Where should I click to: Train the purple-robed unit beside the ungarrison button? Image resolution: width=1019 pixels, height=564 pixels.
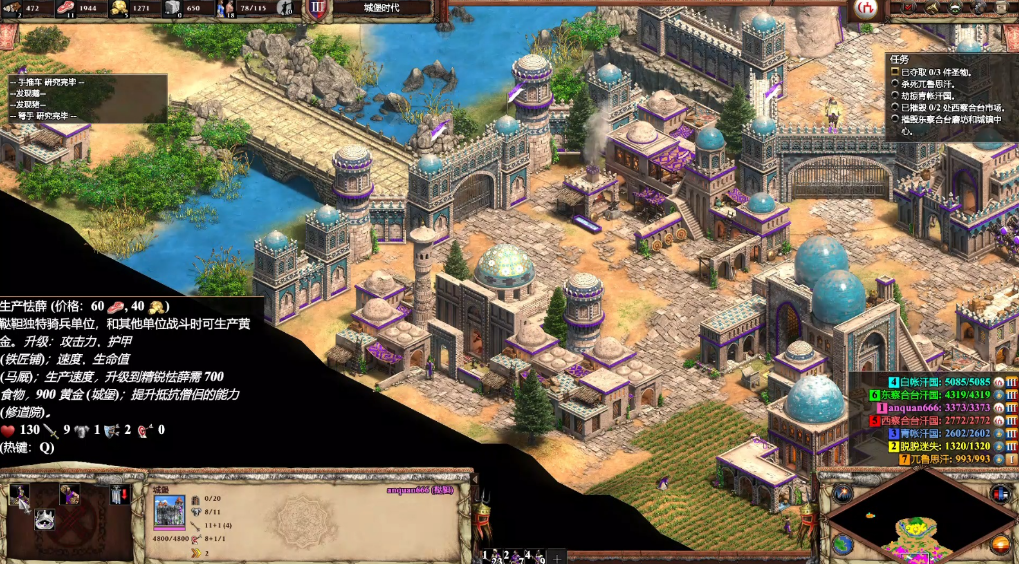pos(70,494)
